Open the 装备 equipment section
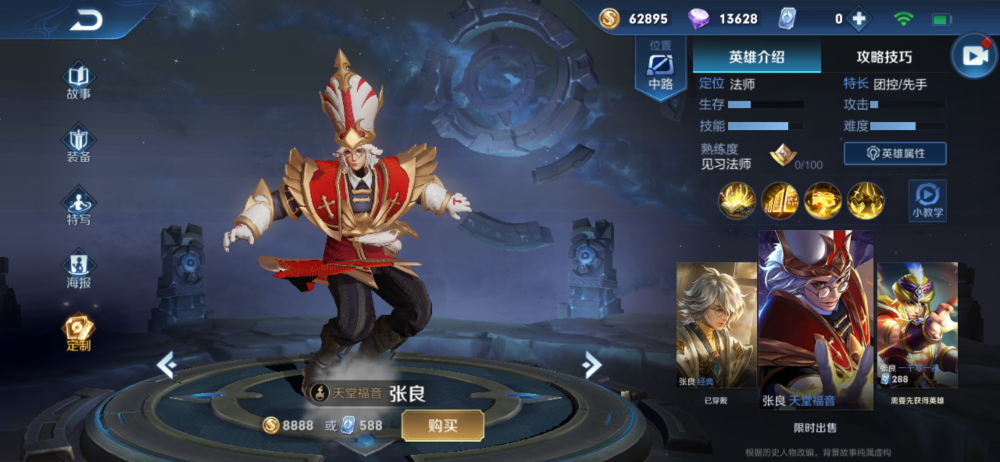Viewport: 1000px width, 462px height. 78,144
